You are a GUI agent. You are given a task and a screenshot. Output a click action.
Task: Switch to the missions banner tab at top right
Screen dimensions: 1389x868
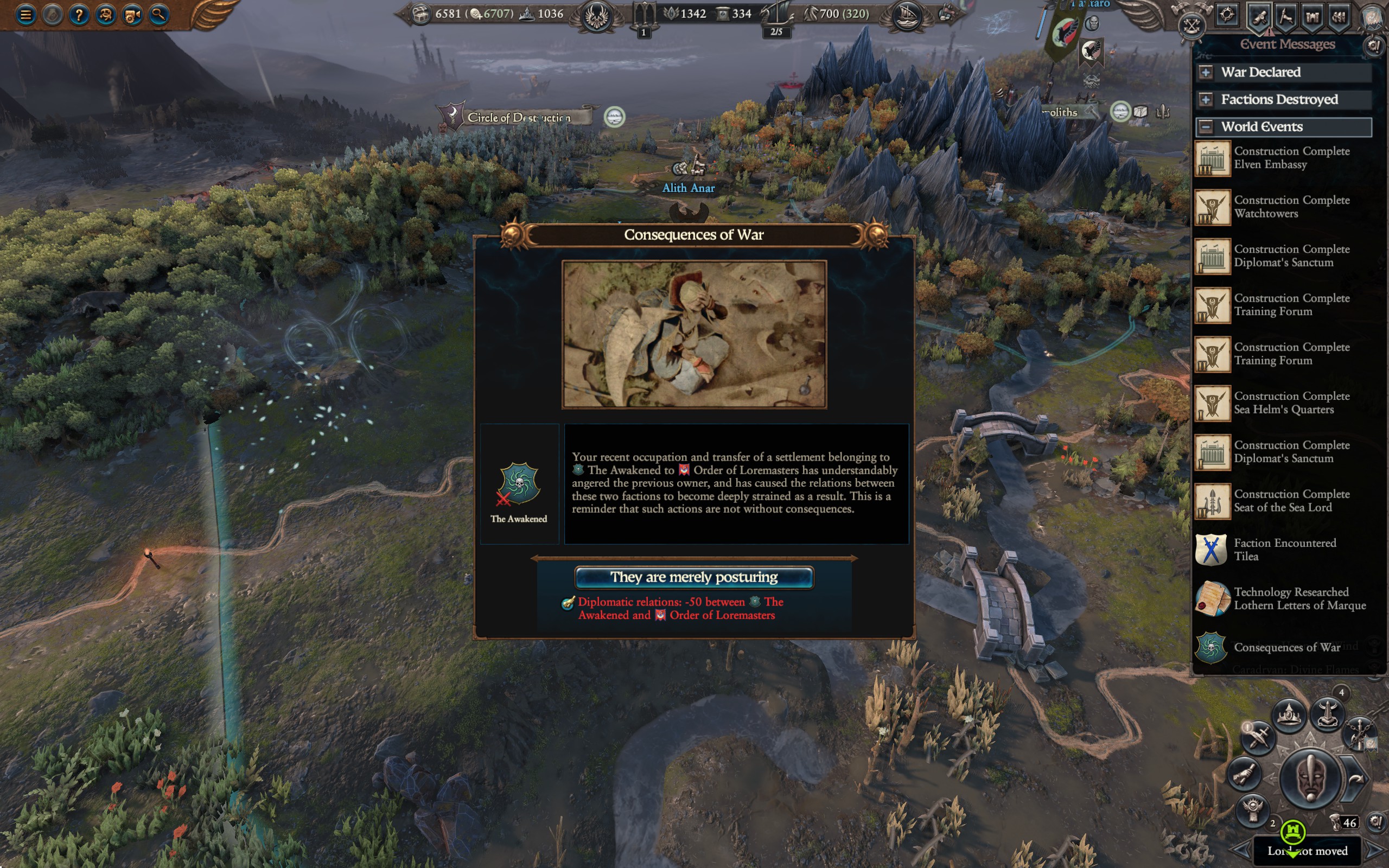click(1286, 17)
